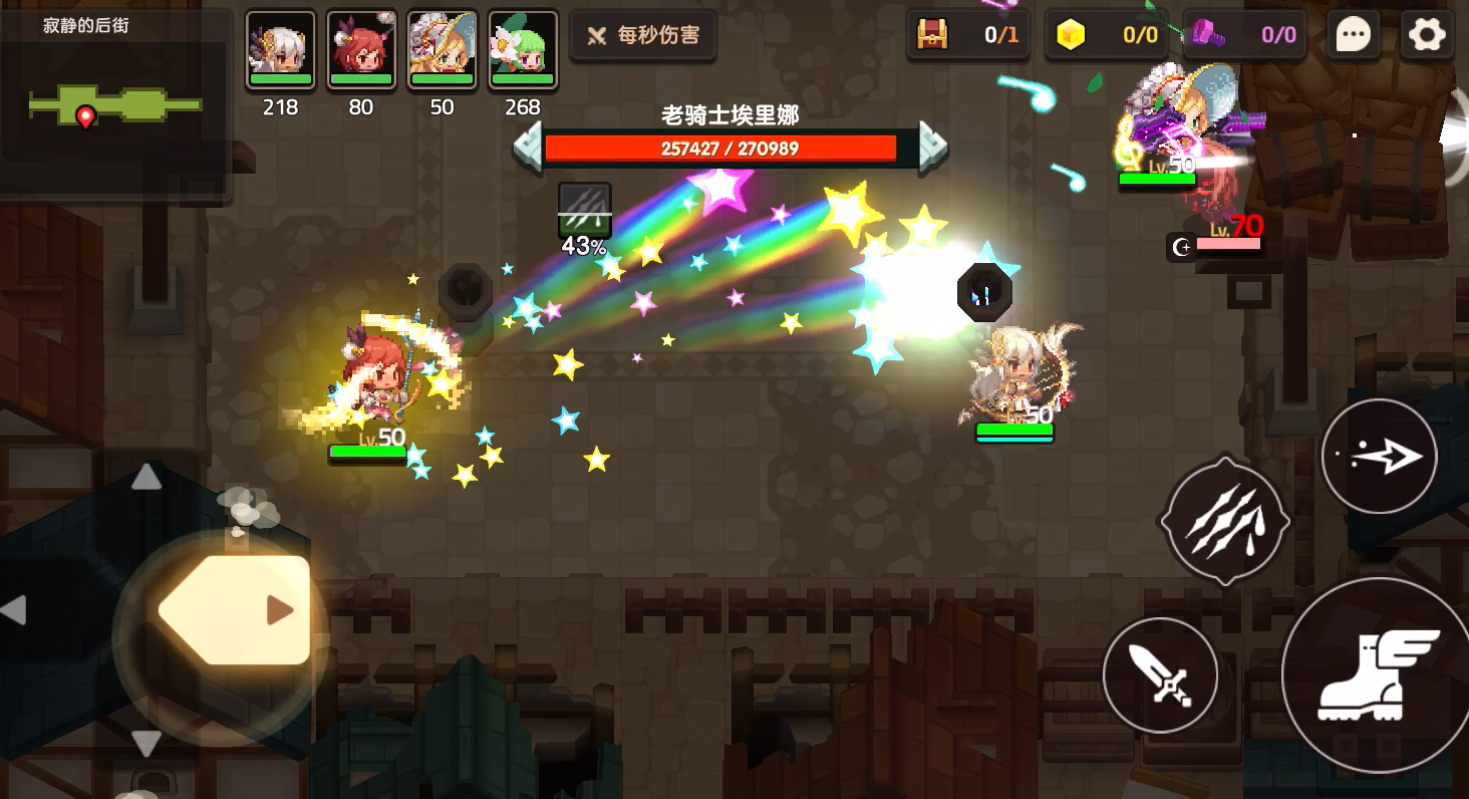Toggle the 每秒伤害 damage-per-second display

pyautogui.click(x=643, y=36)
